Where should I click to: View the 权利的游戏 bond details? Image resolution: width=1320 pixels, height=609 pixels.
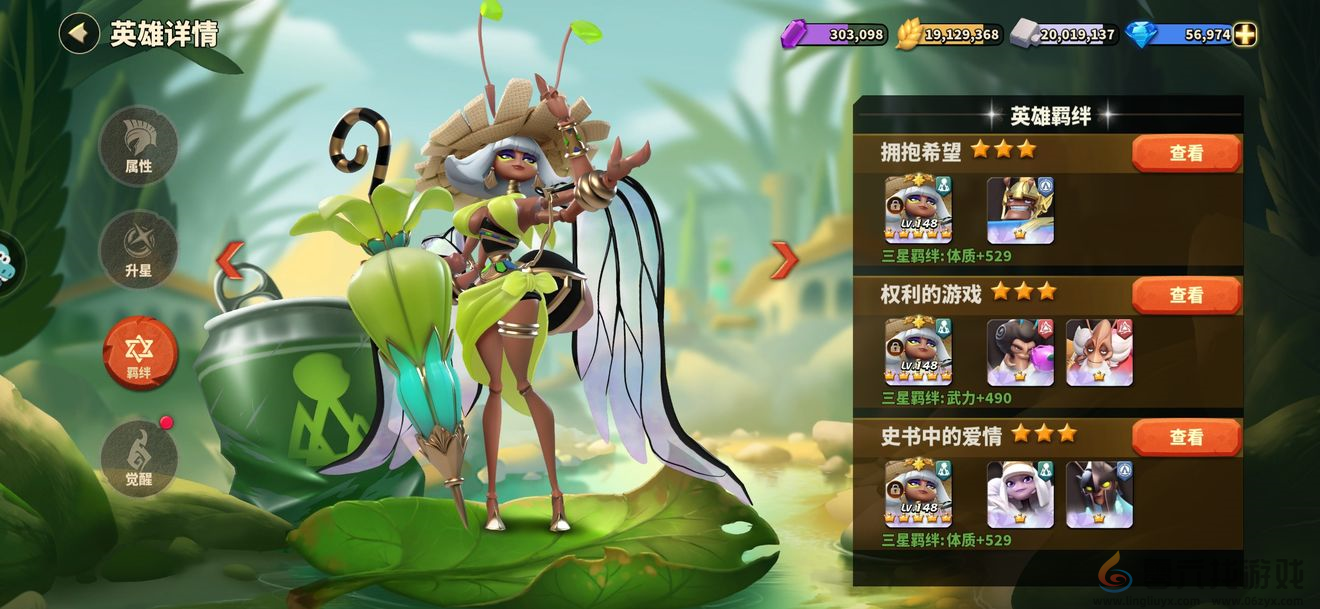(x=1186, y=296)
